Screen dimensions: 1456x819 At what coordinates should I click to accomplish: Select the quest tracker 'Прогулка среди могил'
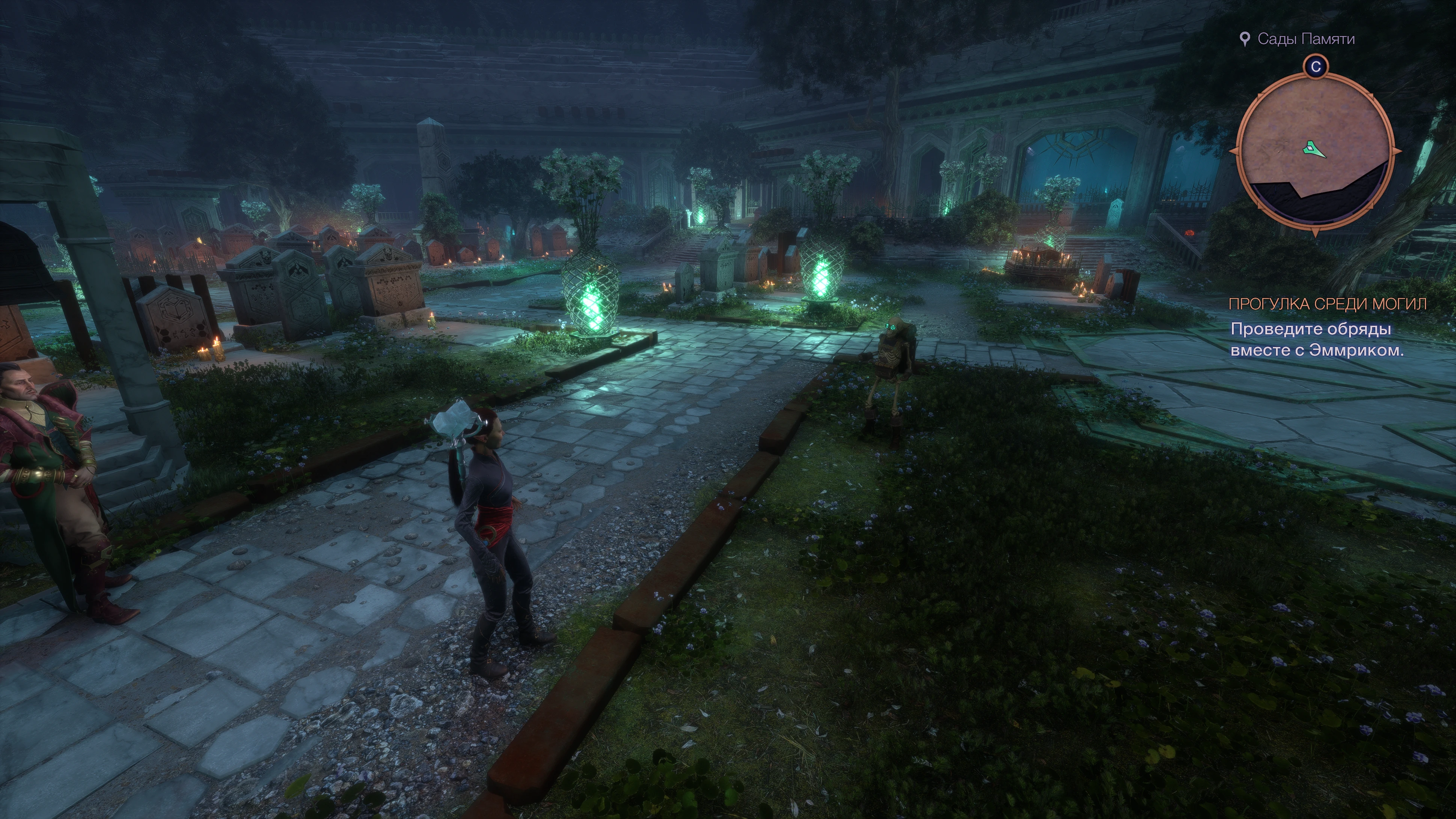coord(1327,304)
